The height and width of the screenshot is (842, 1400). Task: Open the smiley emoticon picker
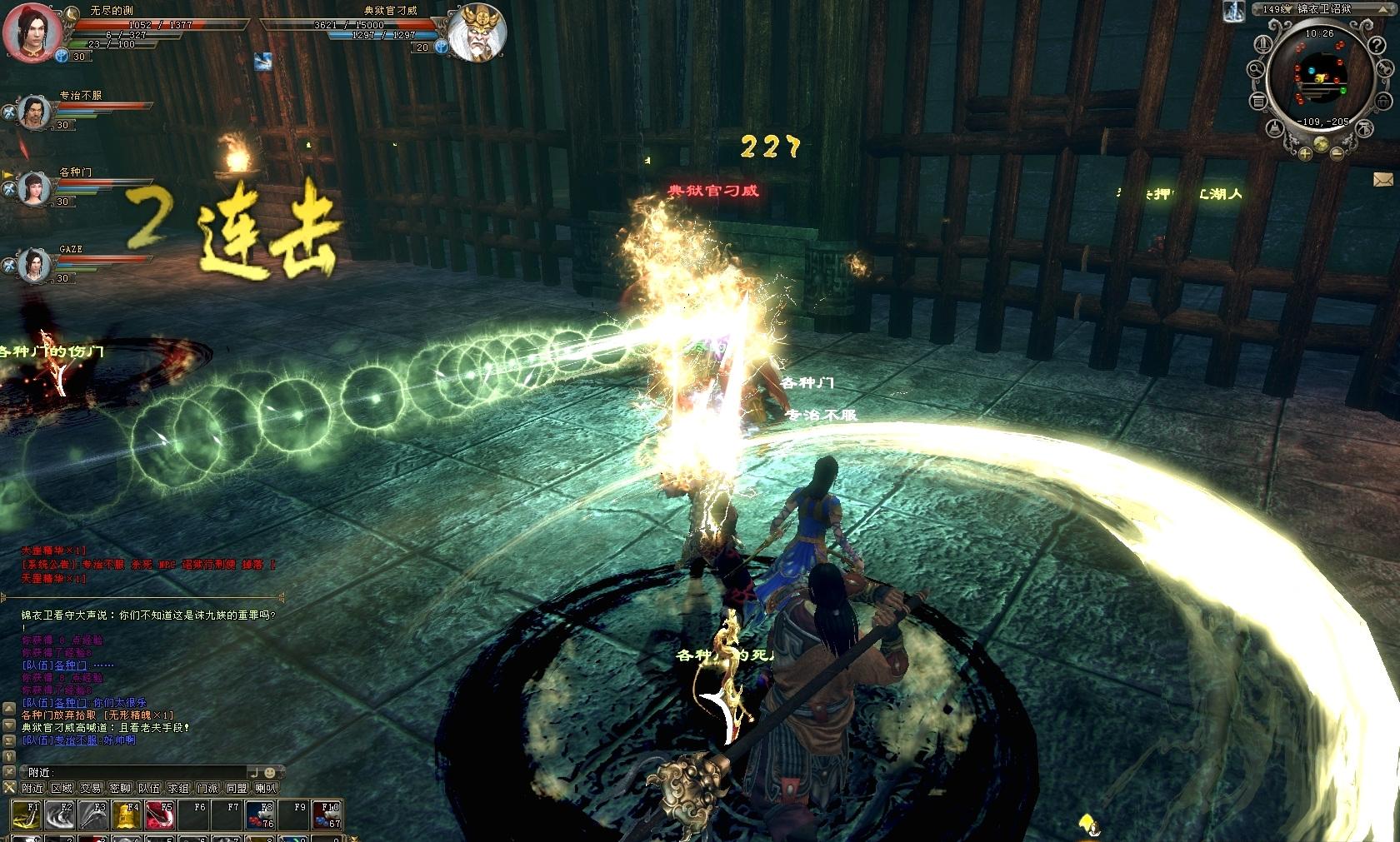click(270, 772)
